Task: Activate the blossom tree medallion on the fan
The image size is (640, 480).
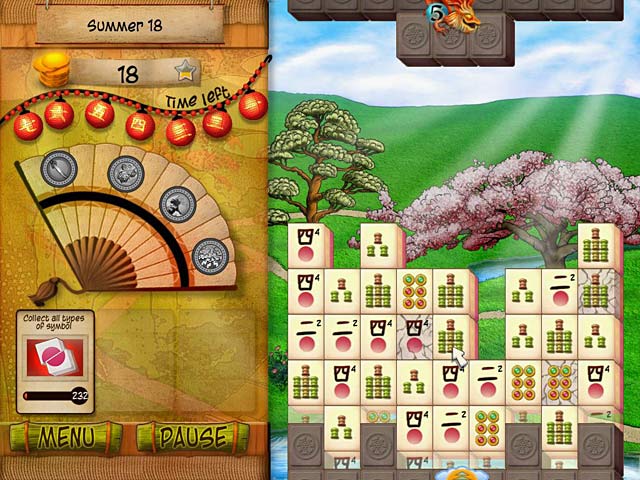Action: pos(210,256)
